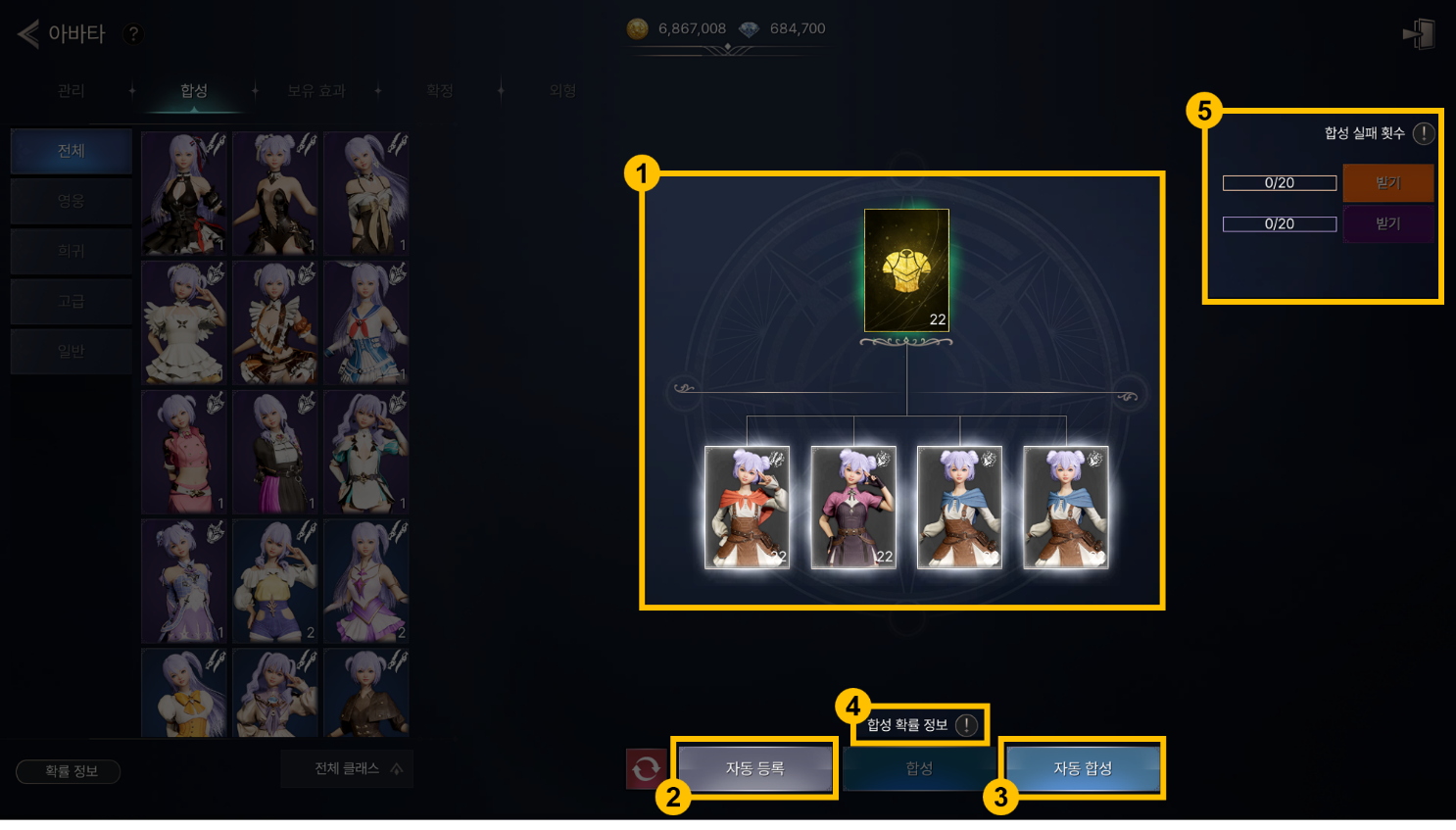This screenshot has width=1456, height=830.
Task: Open the 확률 정보 button
Action: [69, 772]
